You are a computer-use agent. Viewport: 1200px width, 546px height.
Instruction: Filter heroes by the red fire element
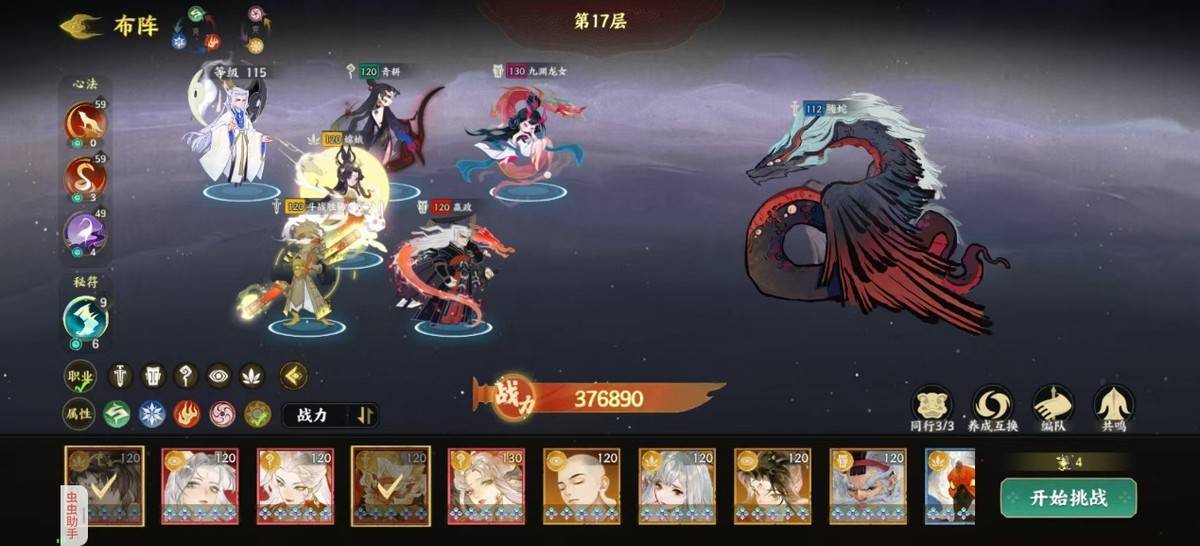pos(187,414)
